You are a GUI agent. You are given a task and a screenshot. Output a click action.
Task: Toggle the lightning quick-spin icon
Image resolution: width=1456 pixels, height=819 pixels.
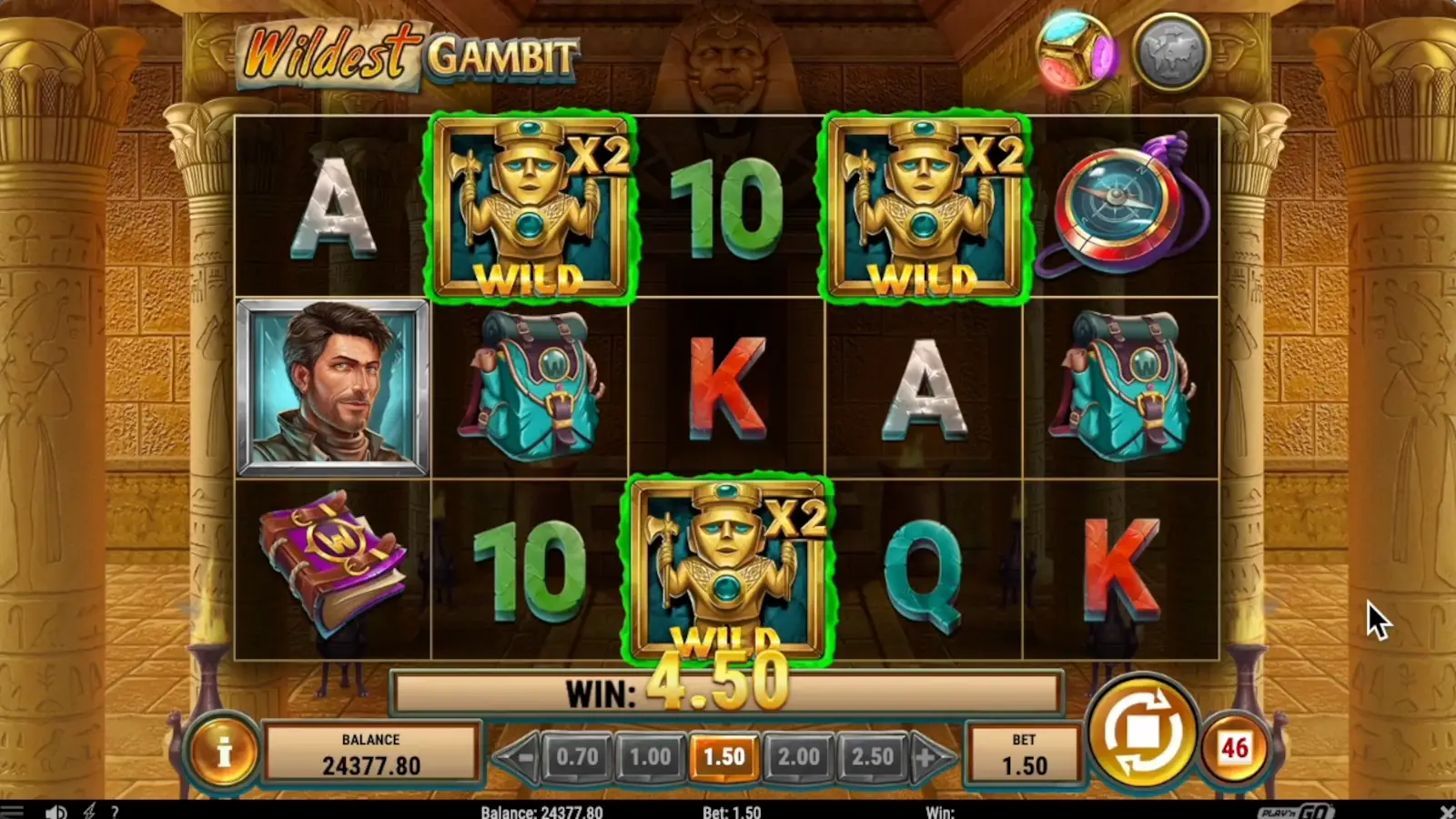click(x=88, y=810)
